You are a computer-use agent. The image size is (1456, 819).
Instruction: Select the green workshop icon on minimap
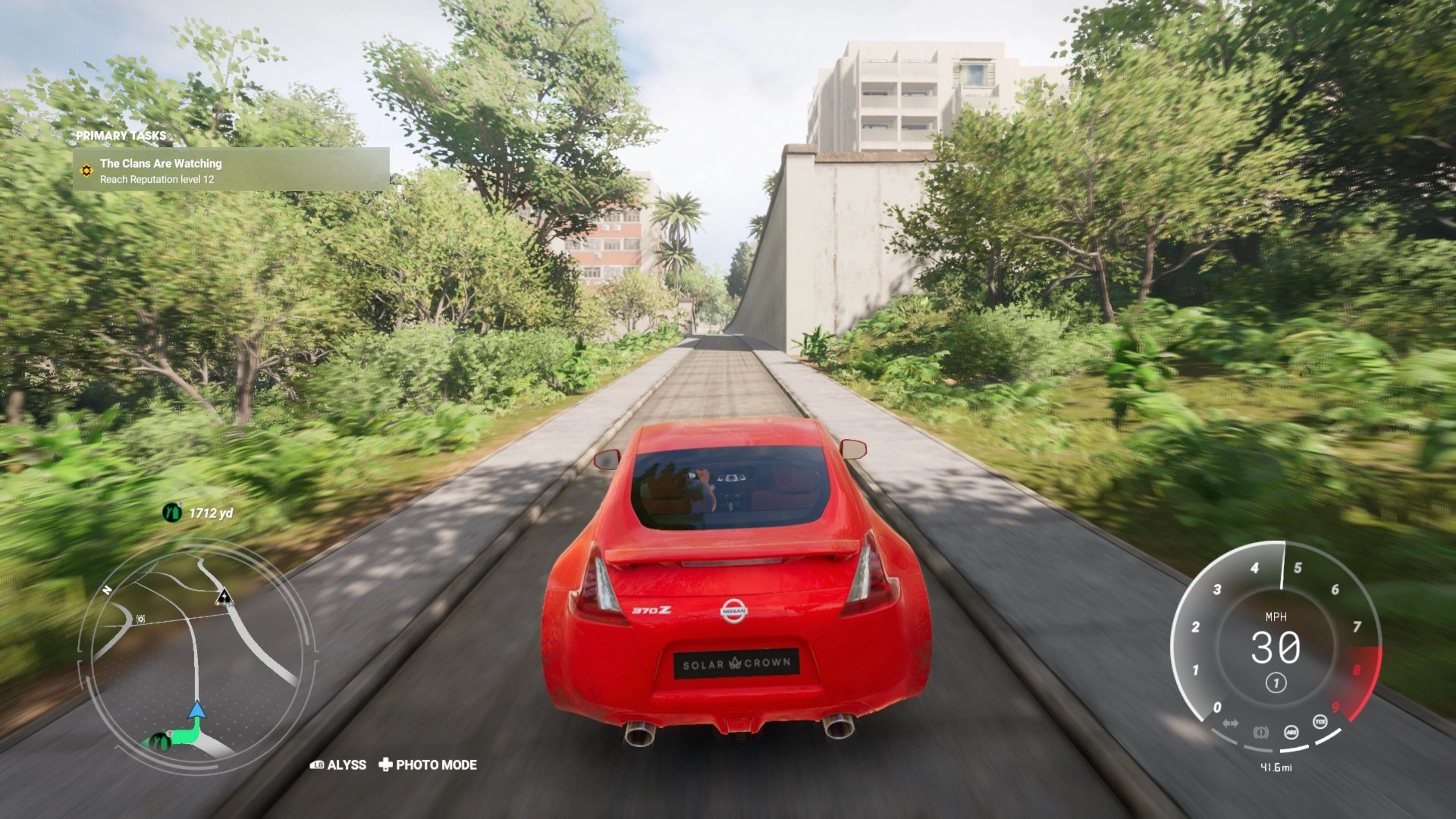pos(158,740)
